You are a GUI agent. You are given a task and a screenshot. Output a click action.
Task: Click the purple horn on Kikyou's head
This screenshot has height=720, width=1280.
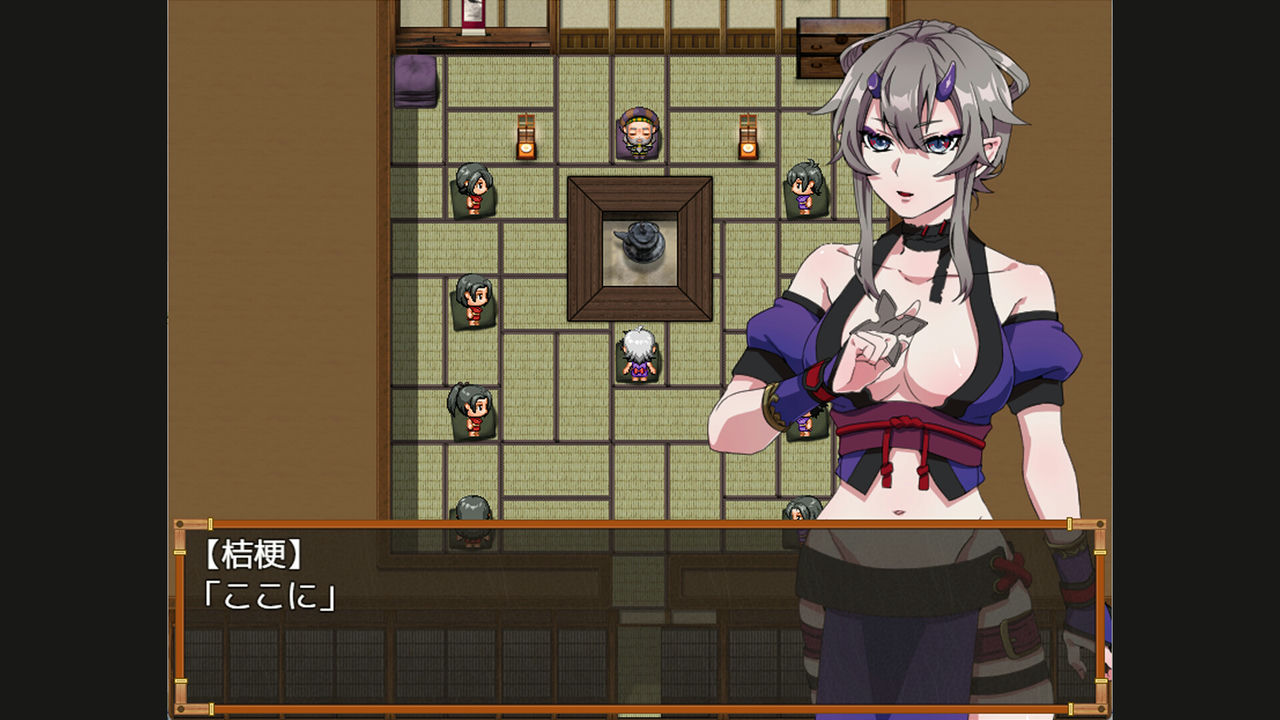coord(947,80)
